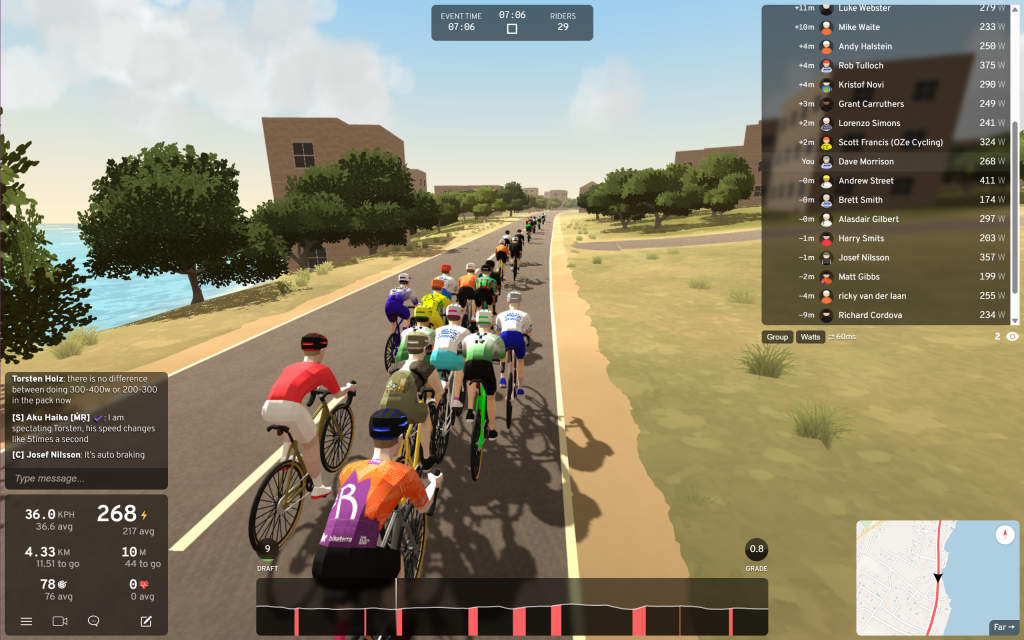The width and height of the screenshot is (1024, 640).
Task: Toggle the chat bubble icon
Action: coord(94,621)
